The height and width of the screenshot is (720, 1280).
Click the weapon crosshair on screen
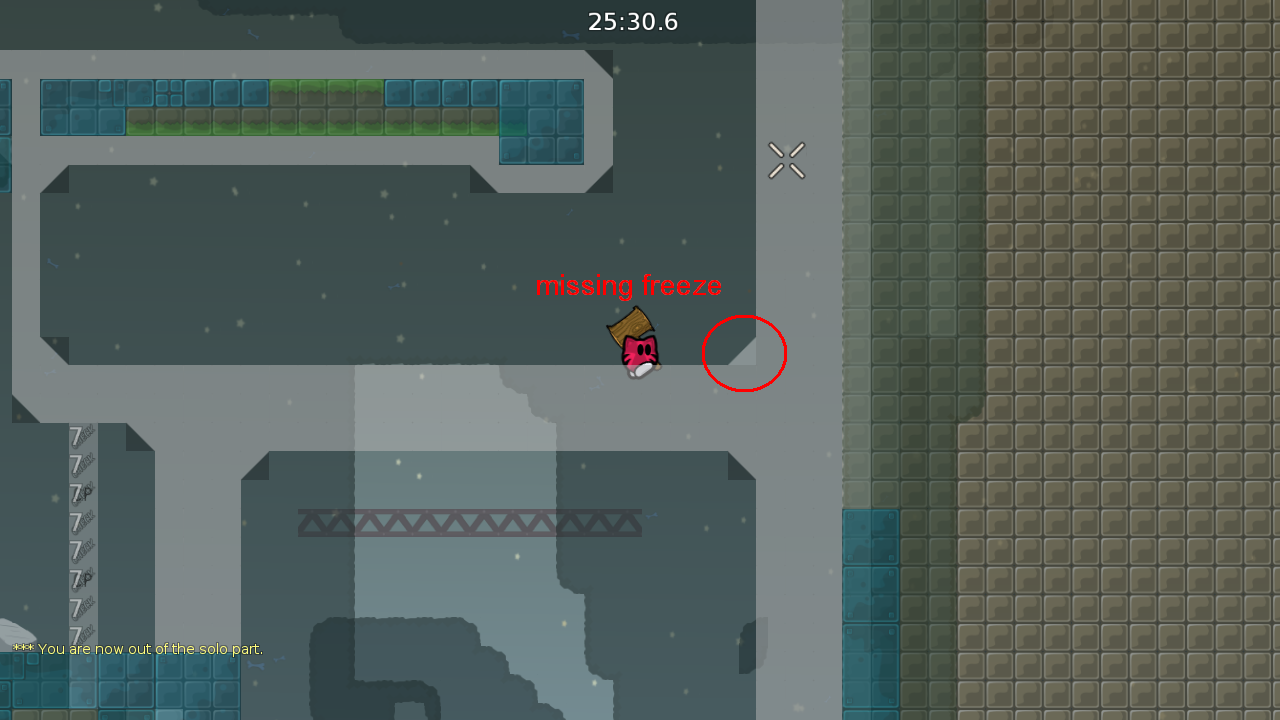click(x=787, y=161)
